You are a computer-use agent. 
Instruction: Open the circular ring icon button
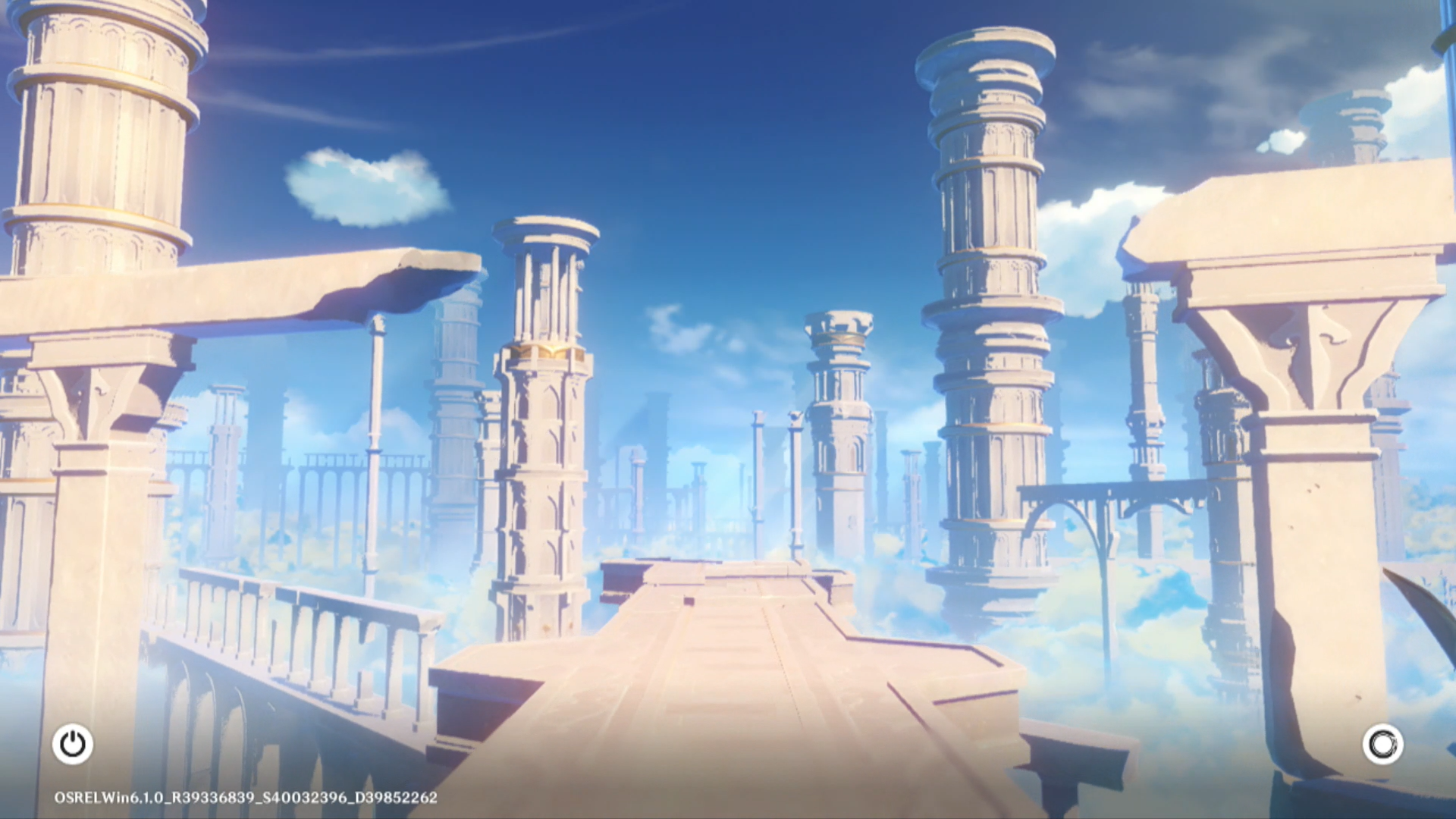1382,744
